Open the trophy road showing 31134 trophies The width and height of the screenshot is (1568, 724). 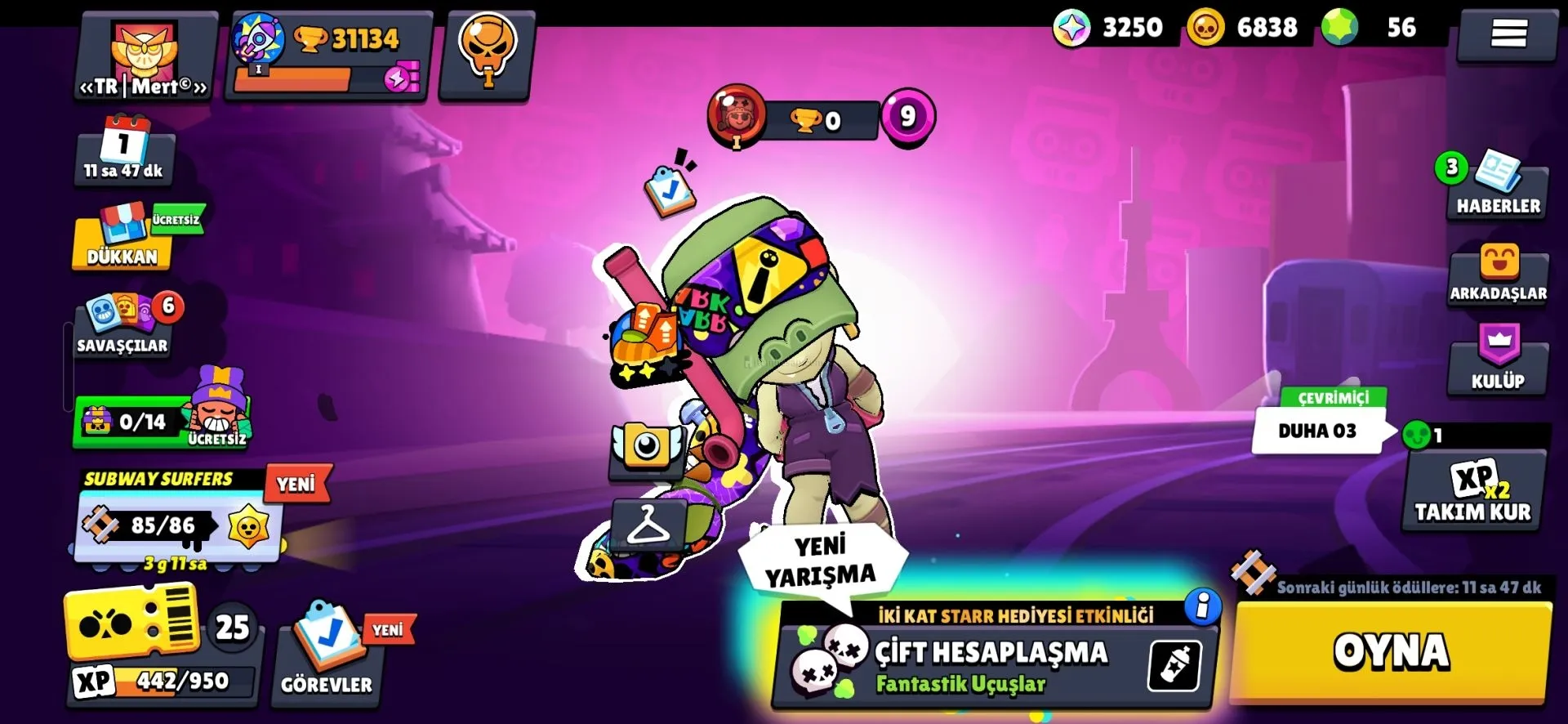tap(328, 56)
